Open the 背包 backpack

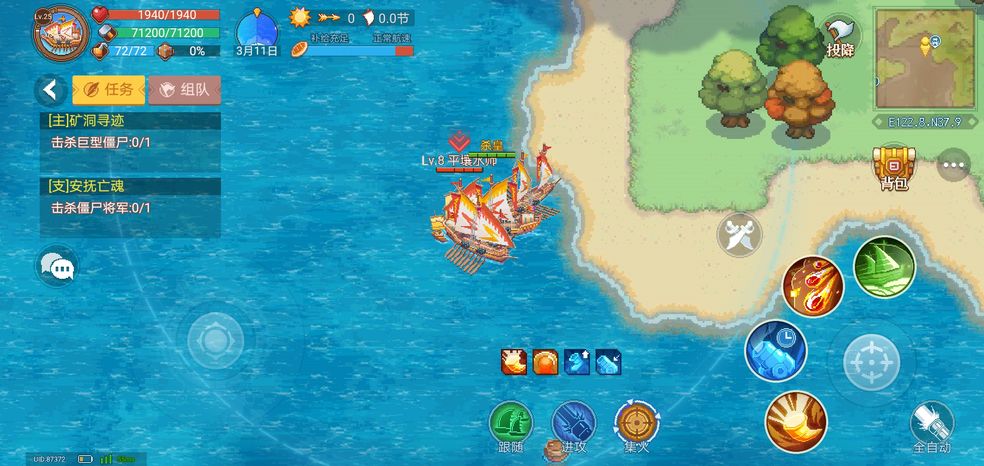point(893,167)
